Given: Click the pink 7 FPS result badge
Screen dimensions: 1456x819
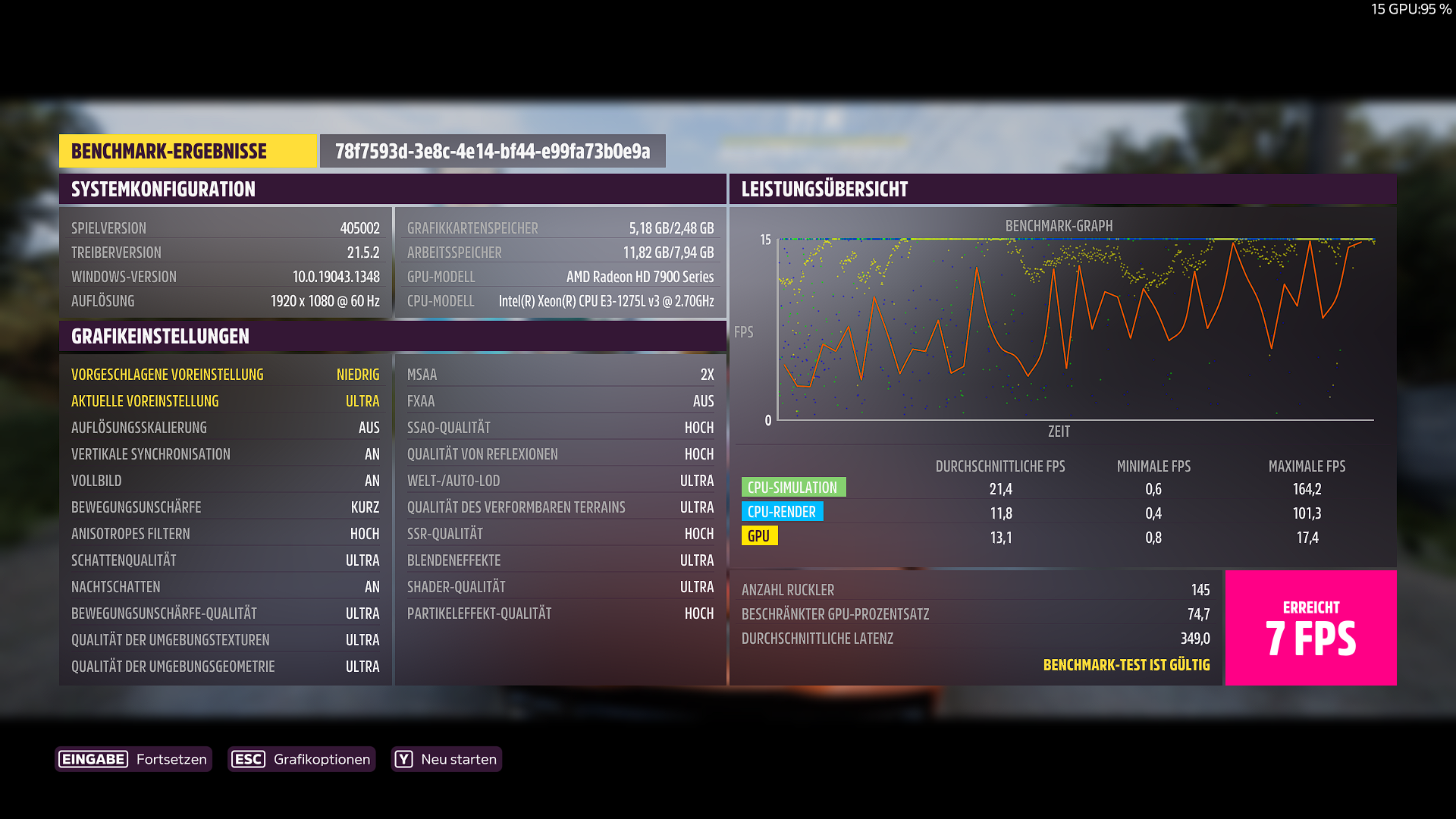Looking at the screenshot, I should [x=1310, y=628].
